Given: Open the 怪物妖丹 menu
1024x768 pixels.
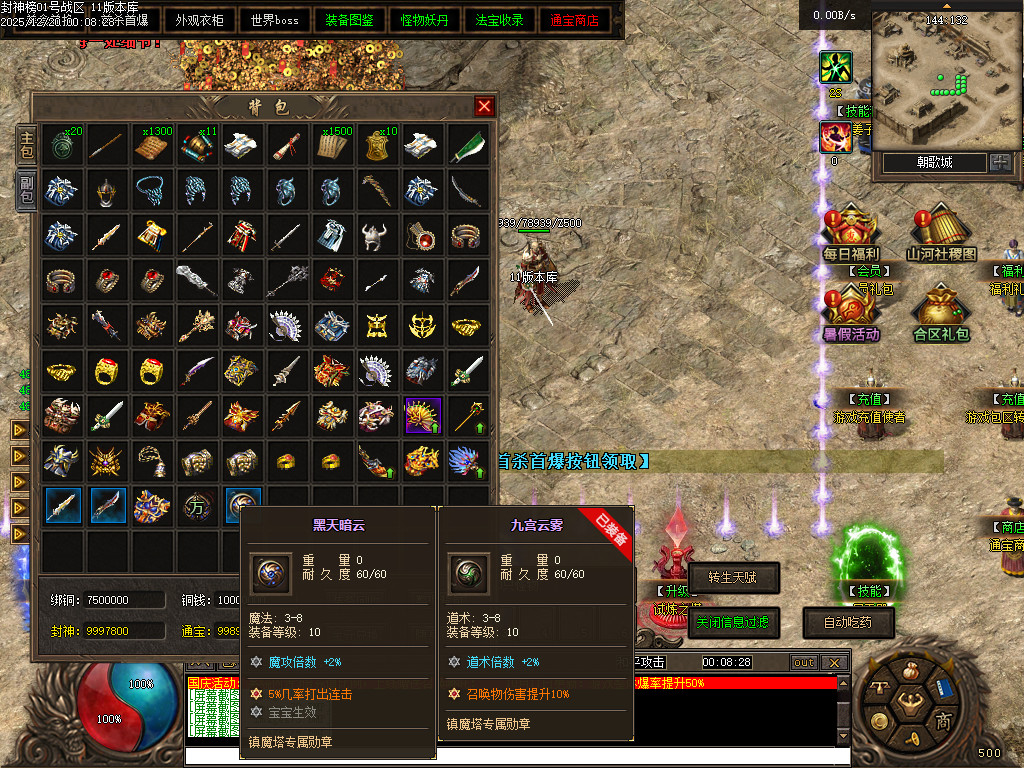Looking at the screenshot, I should coord(425,20).
